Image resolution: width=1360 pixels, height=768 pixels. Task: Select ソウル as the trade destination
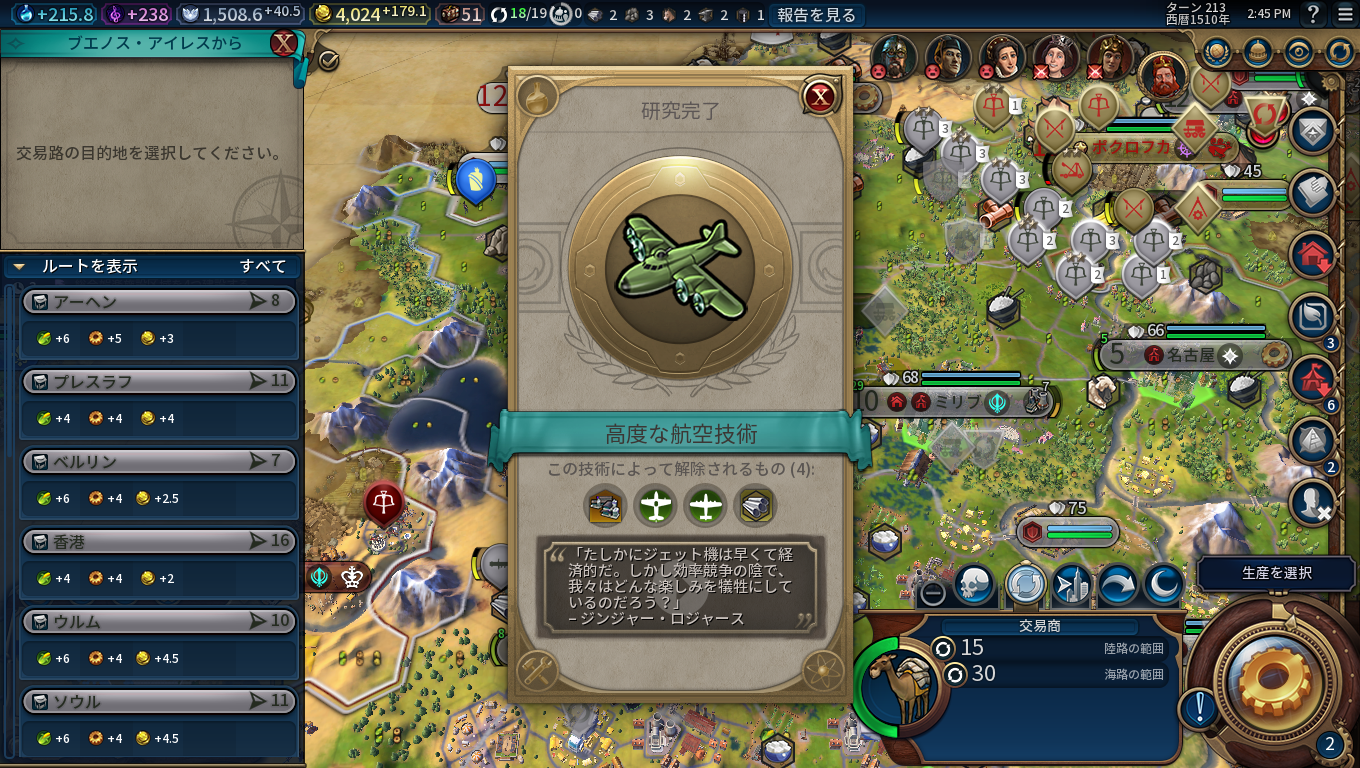coord(159,701)
